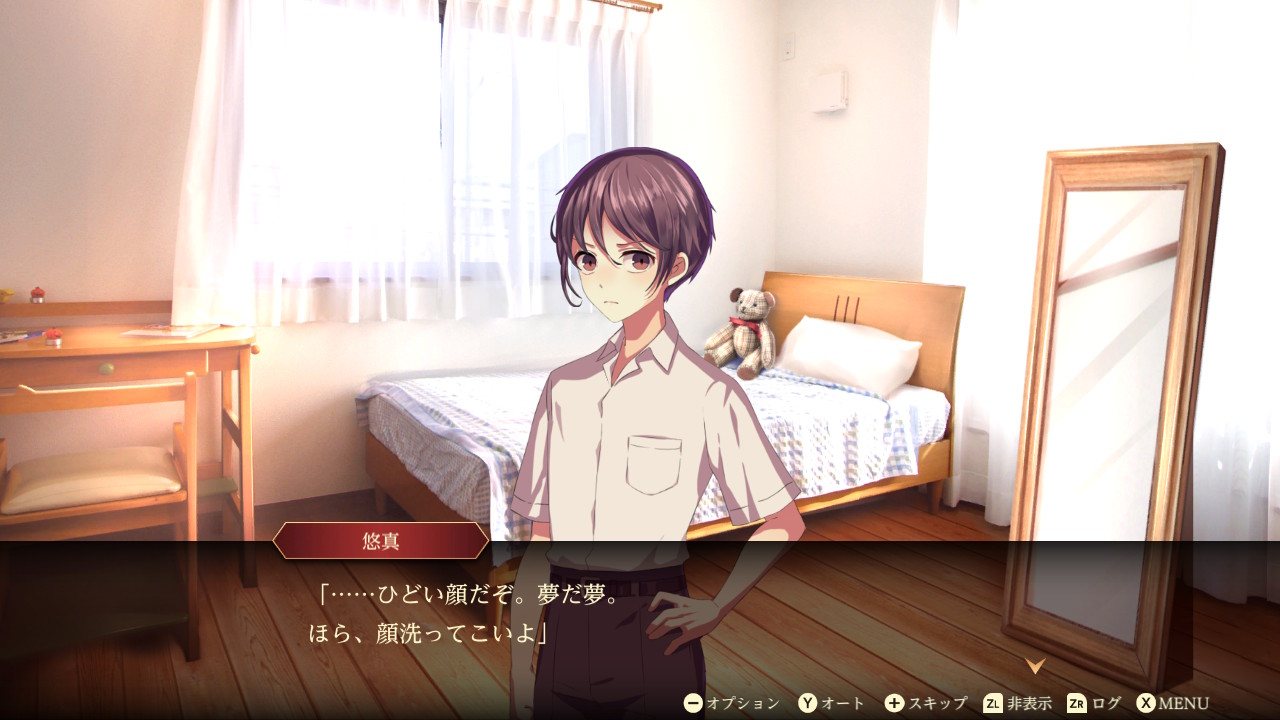Click the golden continue arrow in the dialogue box

coord(1035,665)
